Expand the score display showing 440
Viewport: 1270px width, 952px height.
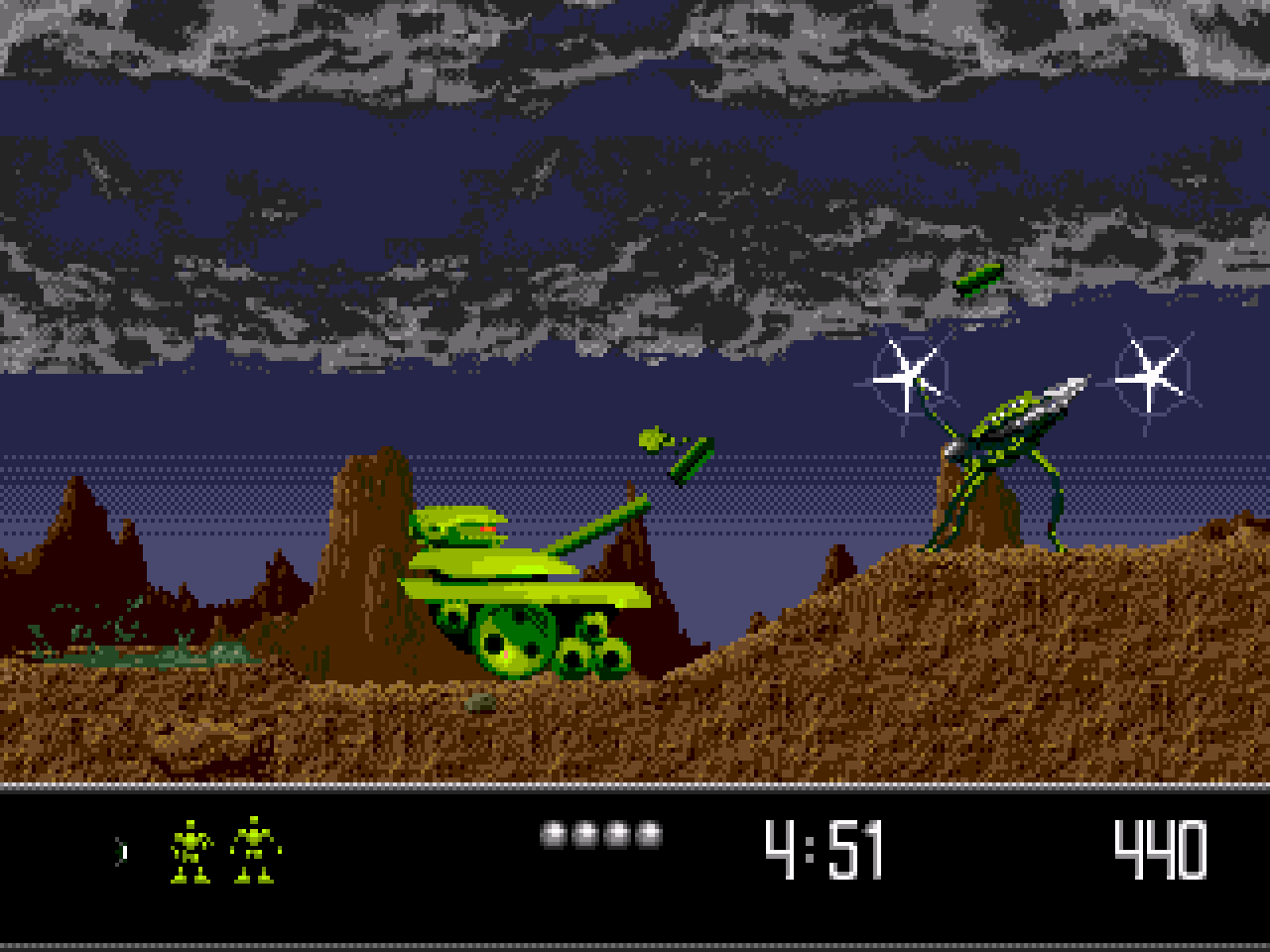(1160, 848)
